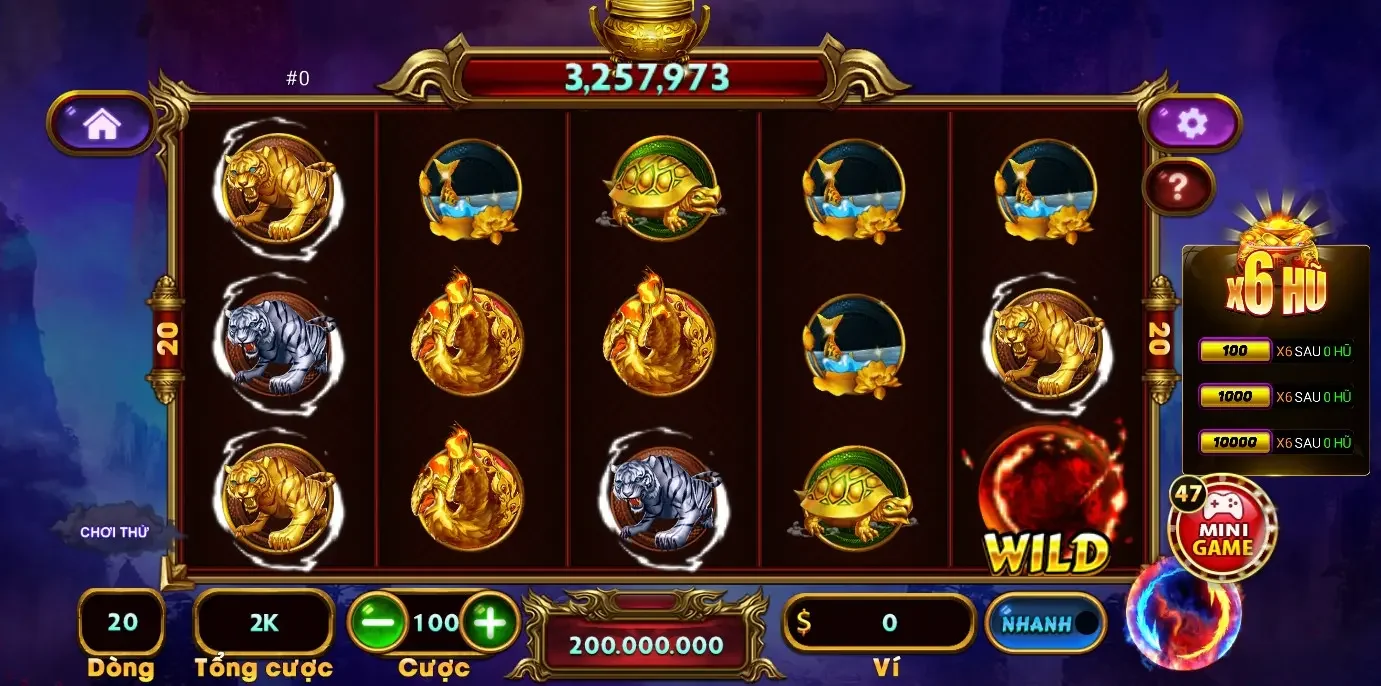Viewport: 1381px width, 686px height.
Task: Open the Dòng paylines selector showing 20
Action: coord(122,622)
